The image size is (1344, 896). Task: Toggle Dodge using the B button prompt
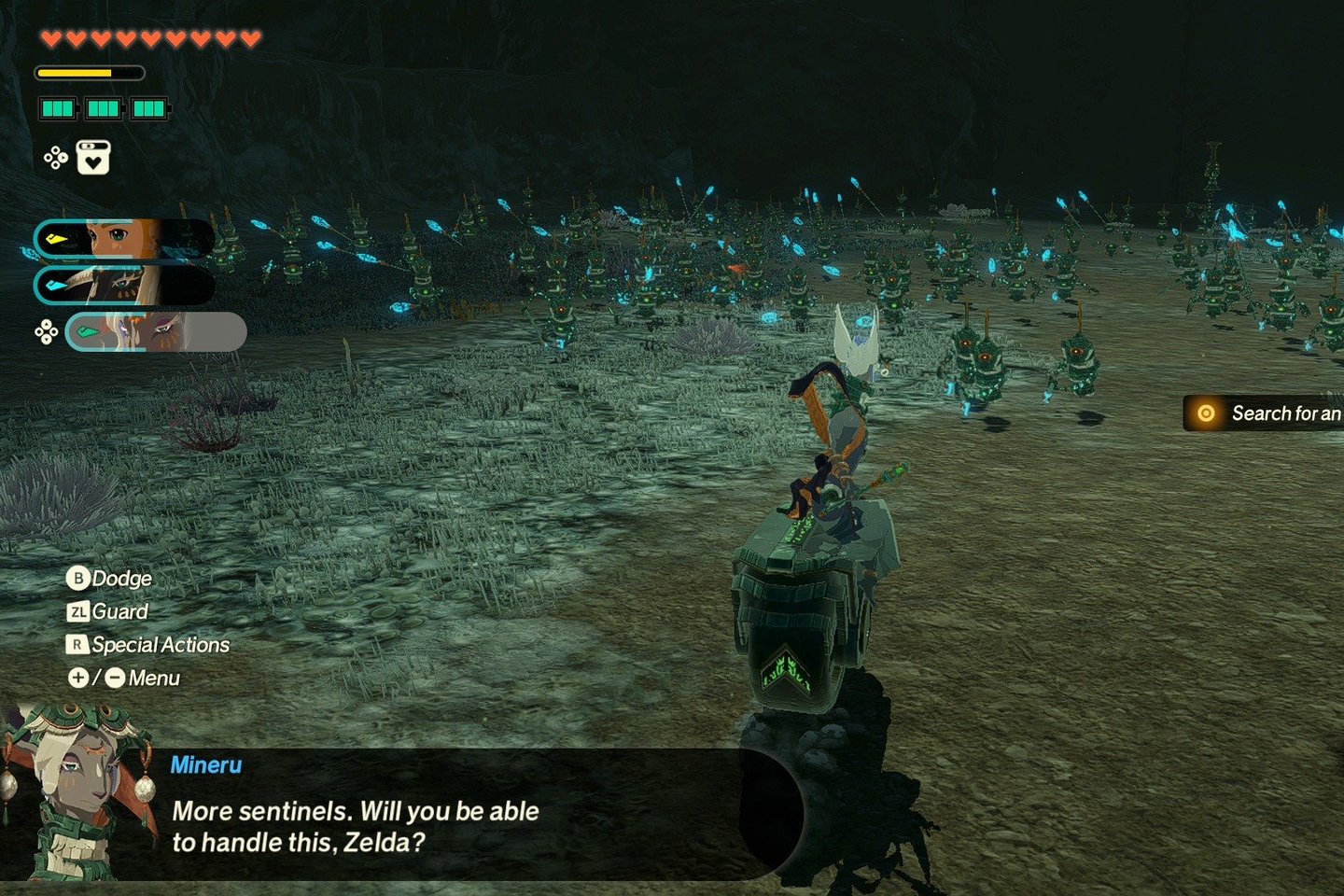(79, 579)
